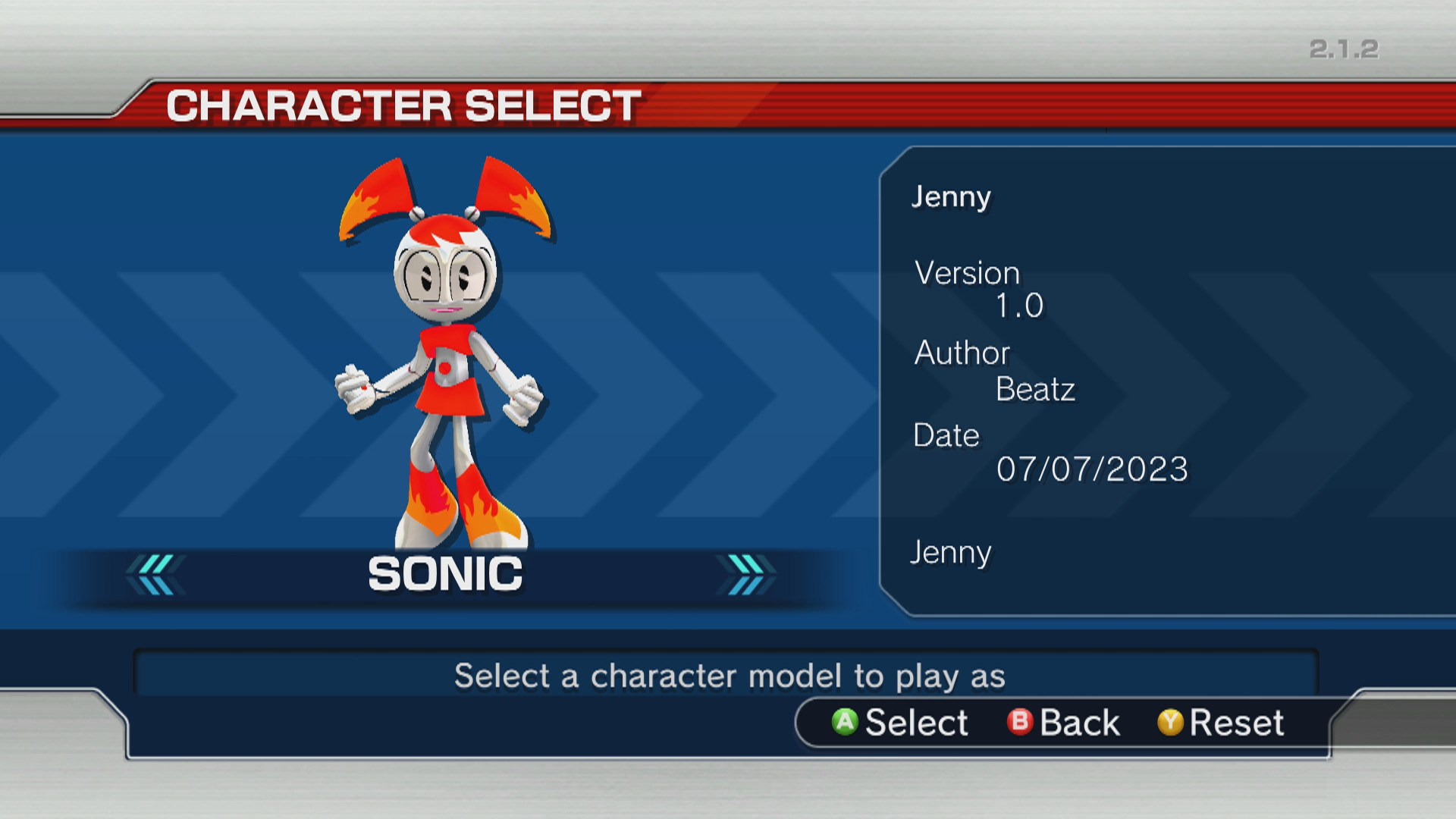This screenshot has height=819, width=1456.
Task: Switch to the previous character using left arrows
Action: [157, 574]
